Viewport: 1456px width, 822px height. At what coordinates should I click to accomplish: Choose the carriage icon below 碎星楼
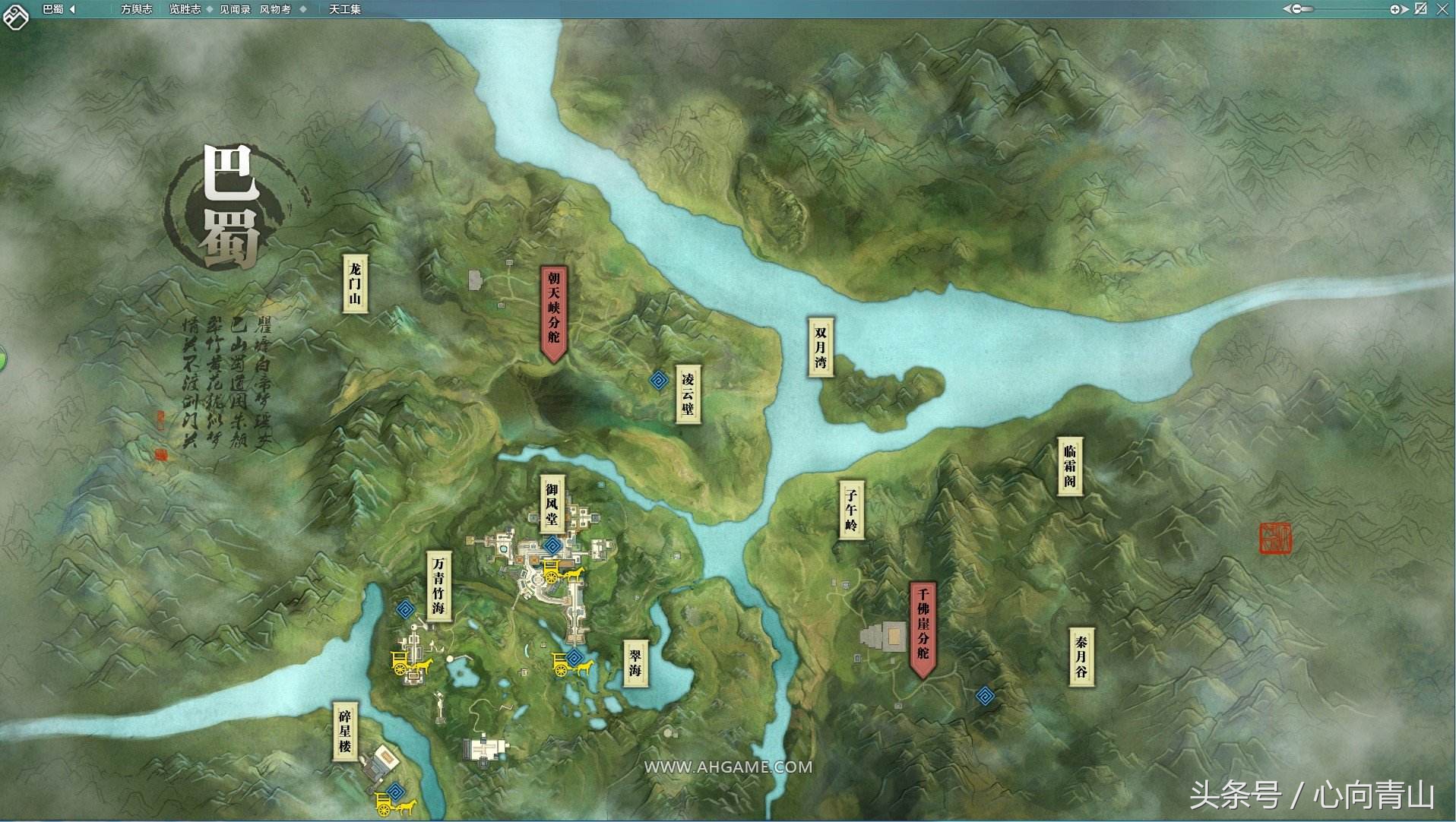(394, 804)
